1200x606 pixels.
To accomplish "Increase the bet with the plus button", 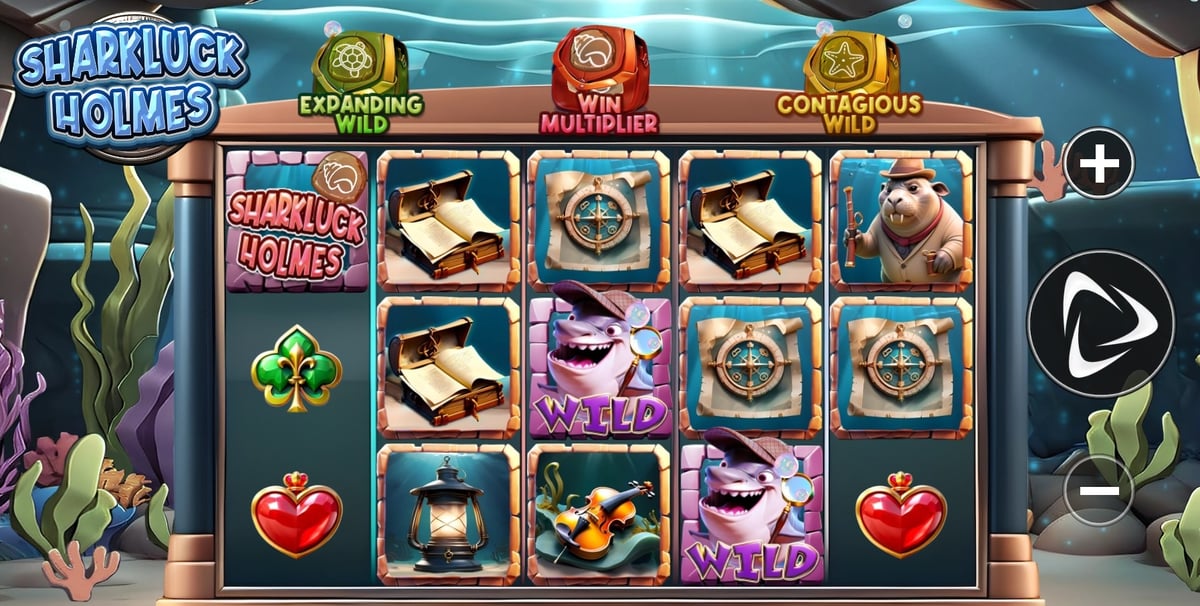I will [x=1099, y=163].
